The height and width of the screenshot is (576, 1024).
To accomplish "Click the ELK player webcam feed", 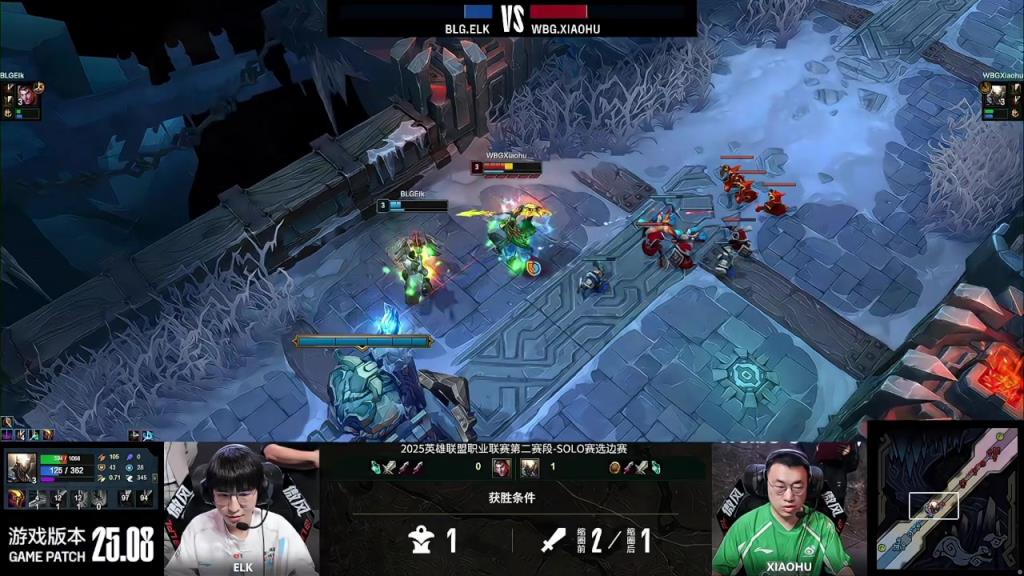I will click(x=240, y=508).
